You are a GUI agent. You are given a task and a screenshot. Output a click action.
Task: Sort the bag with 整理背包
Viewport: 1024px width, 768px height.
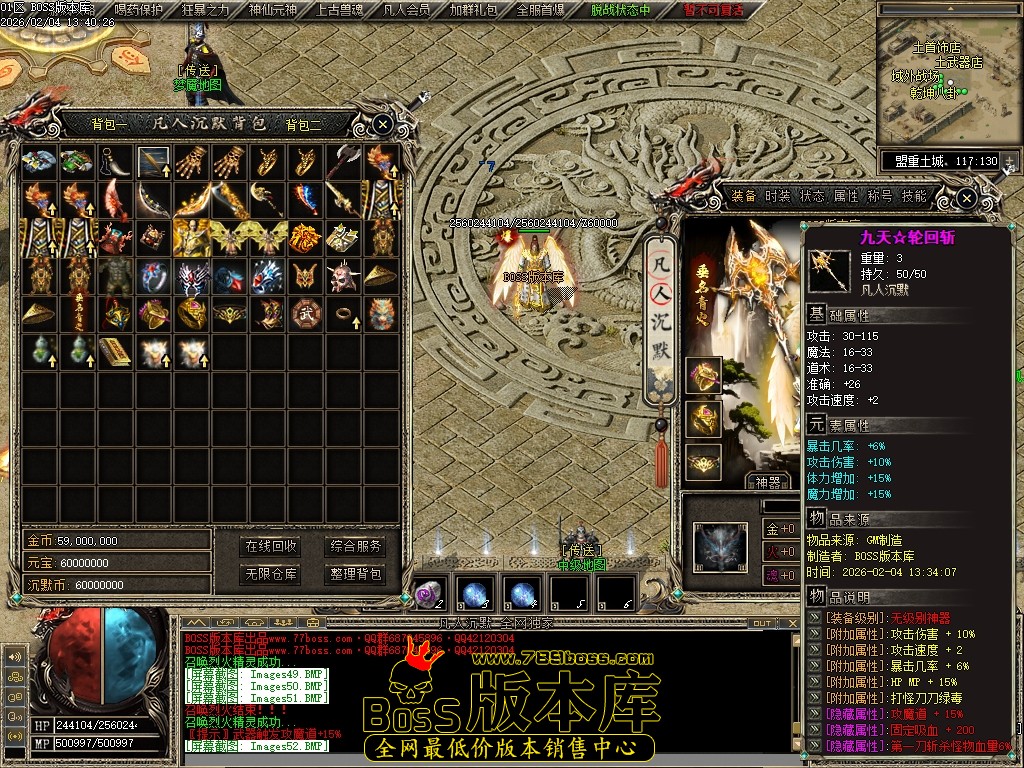coord(355,574)
